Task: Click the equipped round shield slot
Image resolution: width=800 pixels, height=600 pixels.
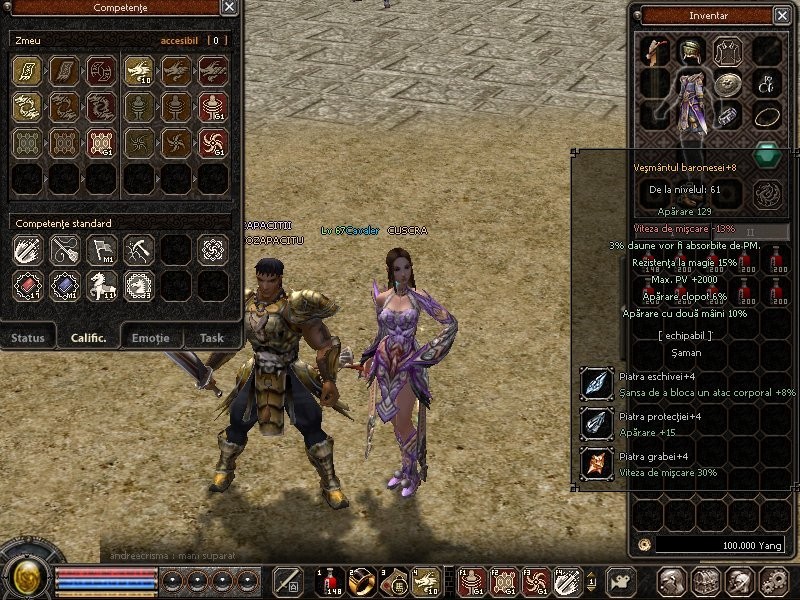Action: tap(729, 84)
